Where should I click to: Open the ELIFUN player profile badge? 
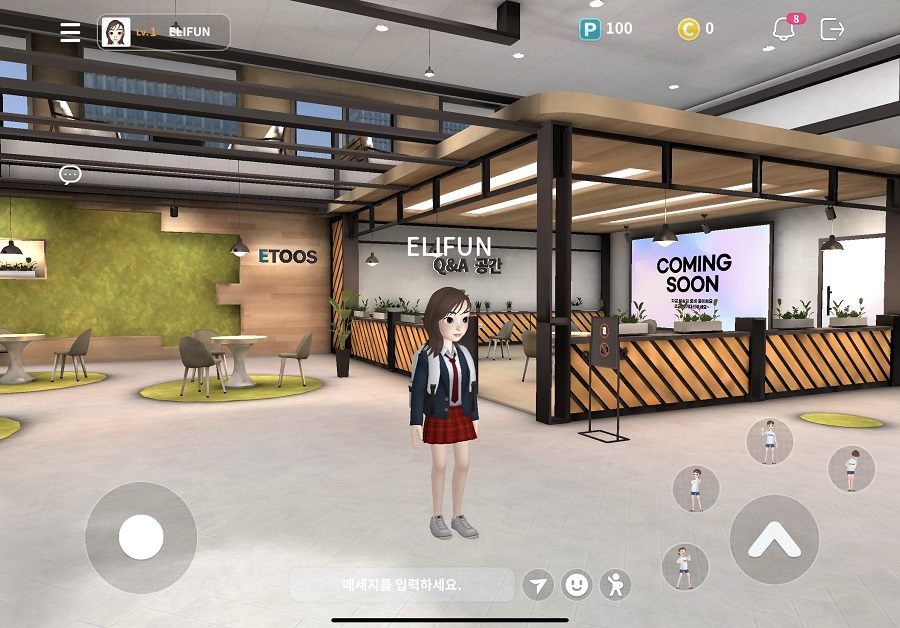click(x=164, y=32)
